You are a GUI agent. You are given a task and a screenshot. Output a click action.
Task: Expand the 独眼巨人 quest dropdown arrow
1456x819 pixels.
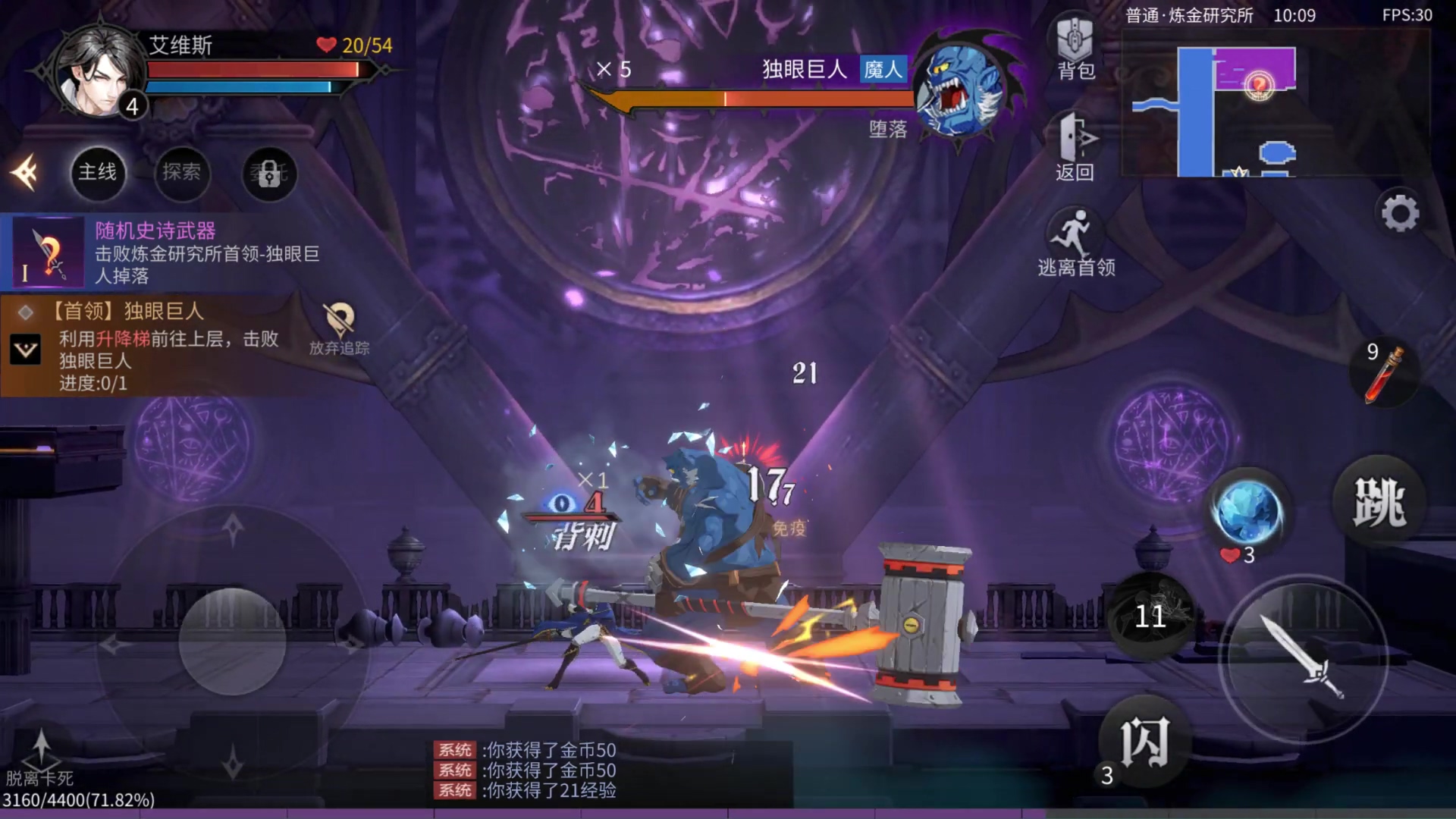[26, 350]
